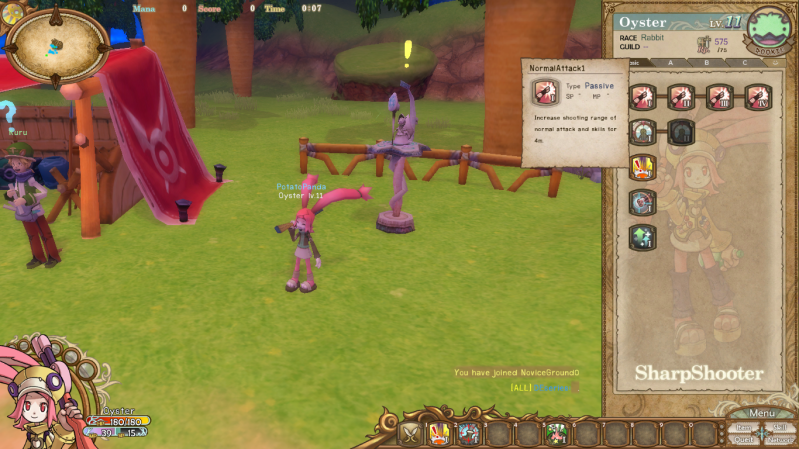
Task: Open the Quest log button
Action: click(x=743, y=439)
